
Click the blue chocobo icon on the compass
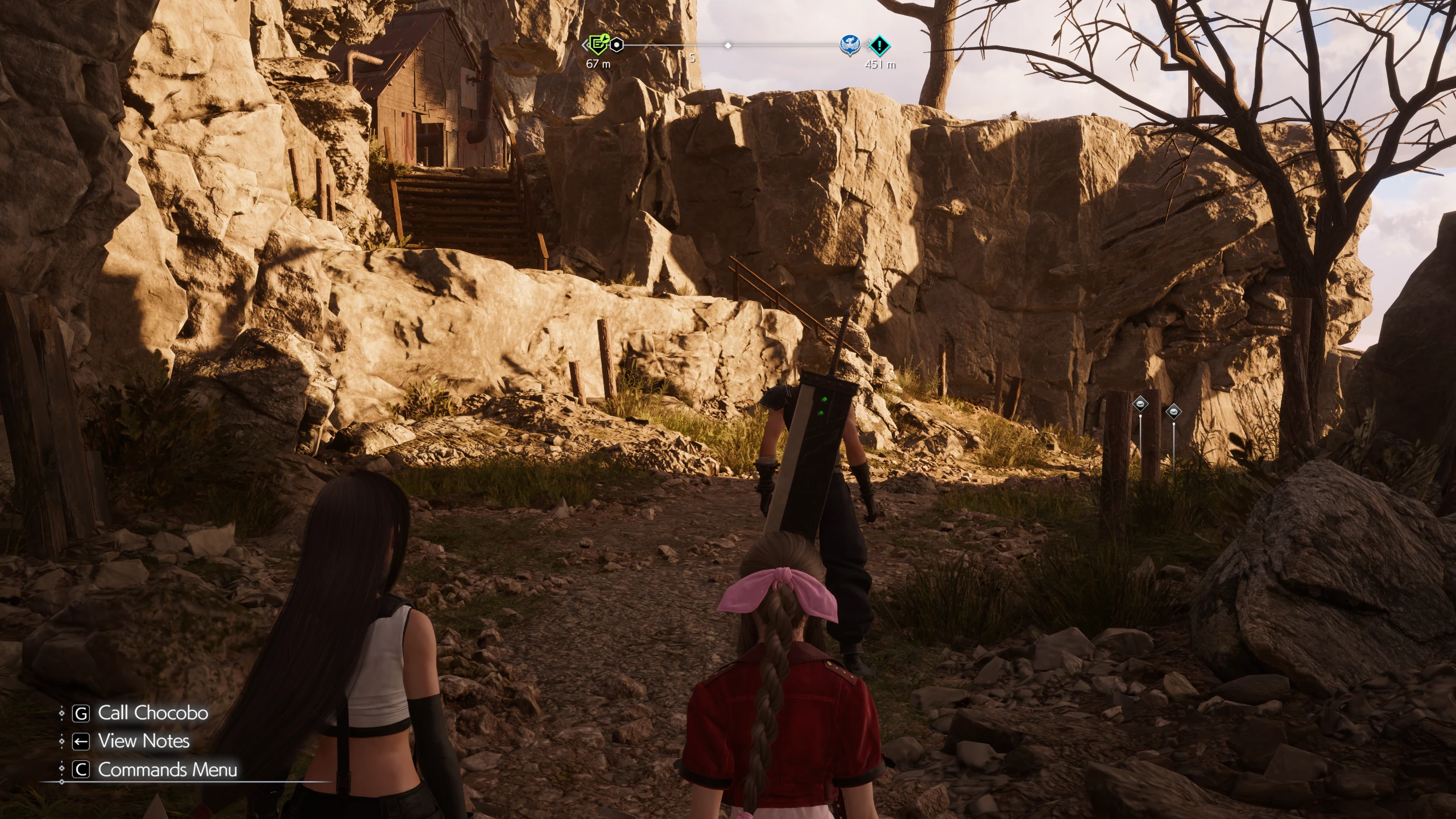[x=850, y=45]
